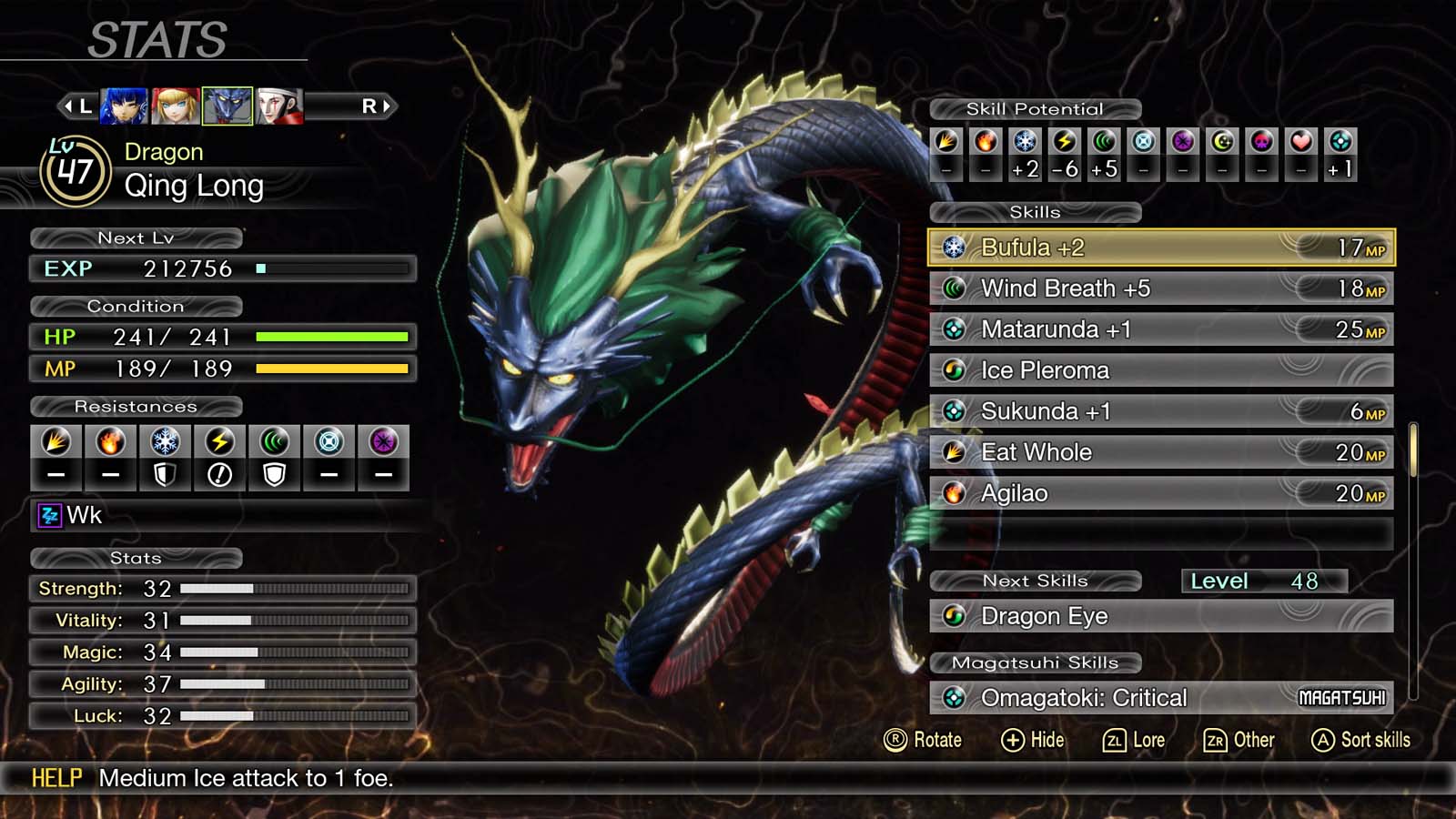Open the Next Skills Level 48 panel

coord(1265,581)
